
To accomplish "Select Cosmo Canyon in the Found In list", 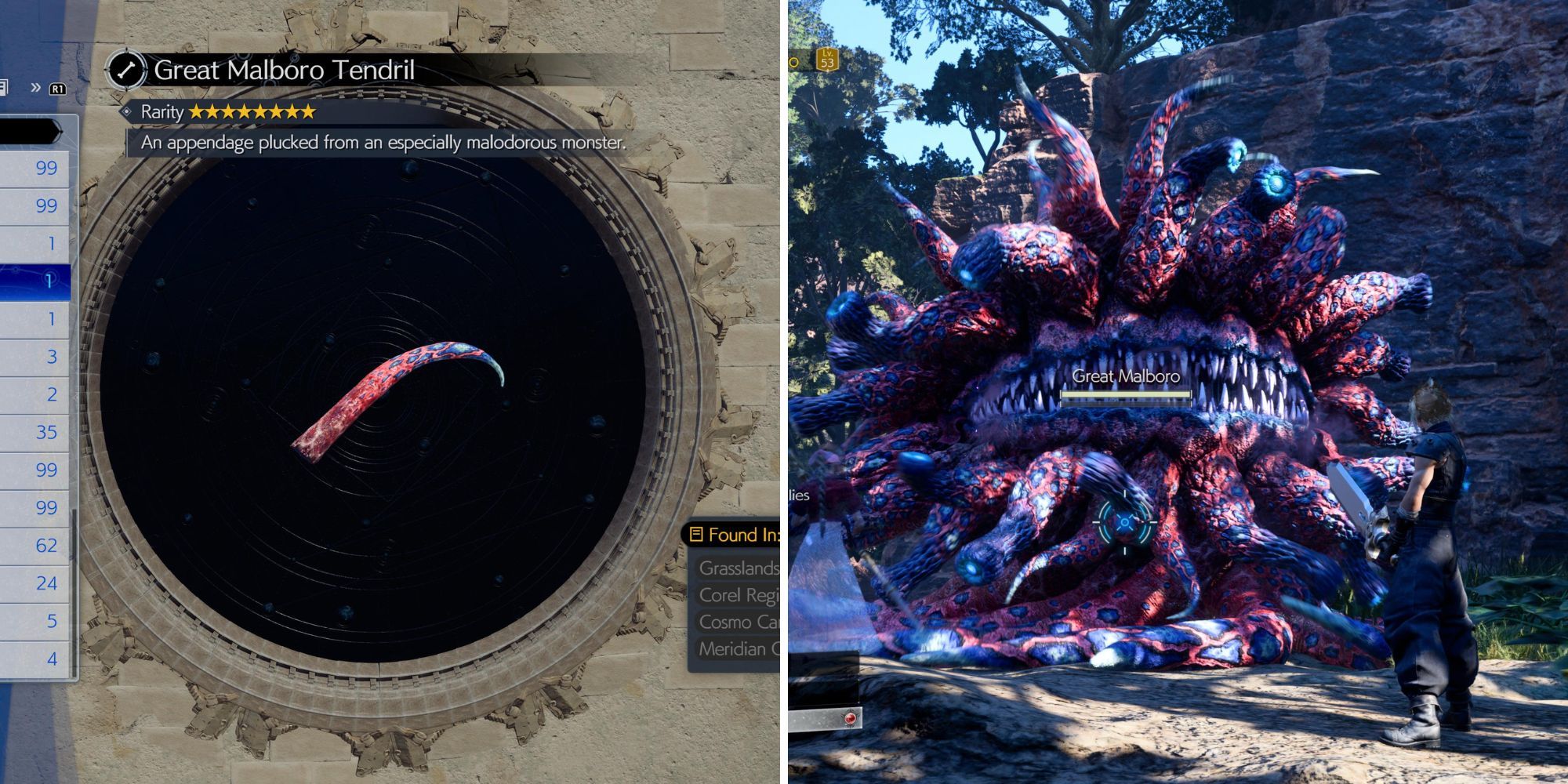I will 737,622.
